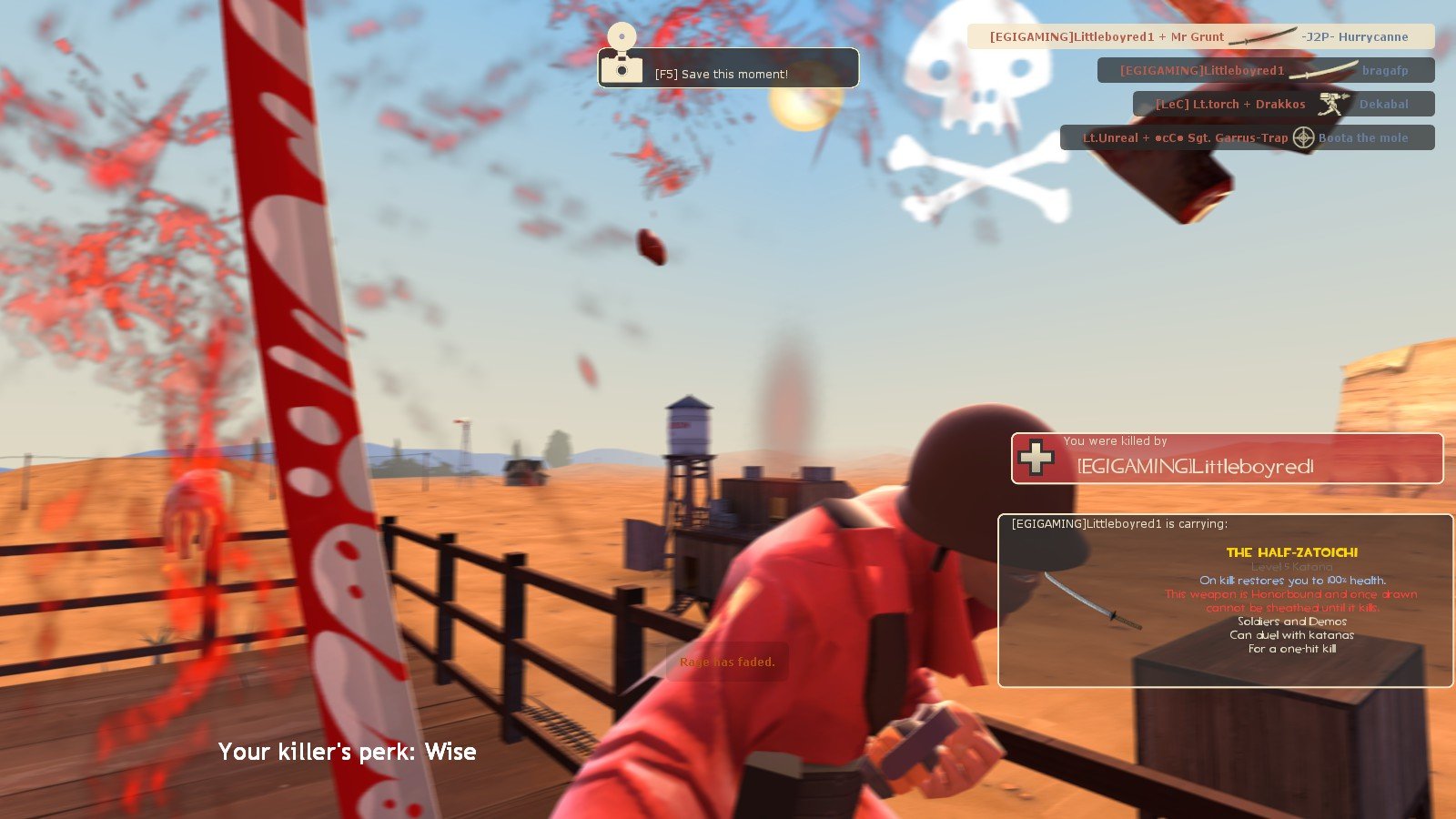Select the kill feed entry for bragafp

1265,70
